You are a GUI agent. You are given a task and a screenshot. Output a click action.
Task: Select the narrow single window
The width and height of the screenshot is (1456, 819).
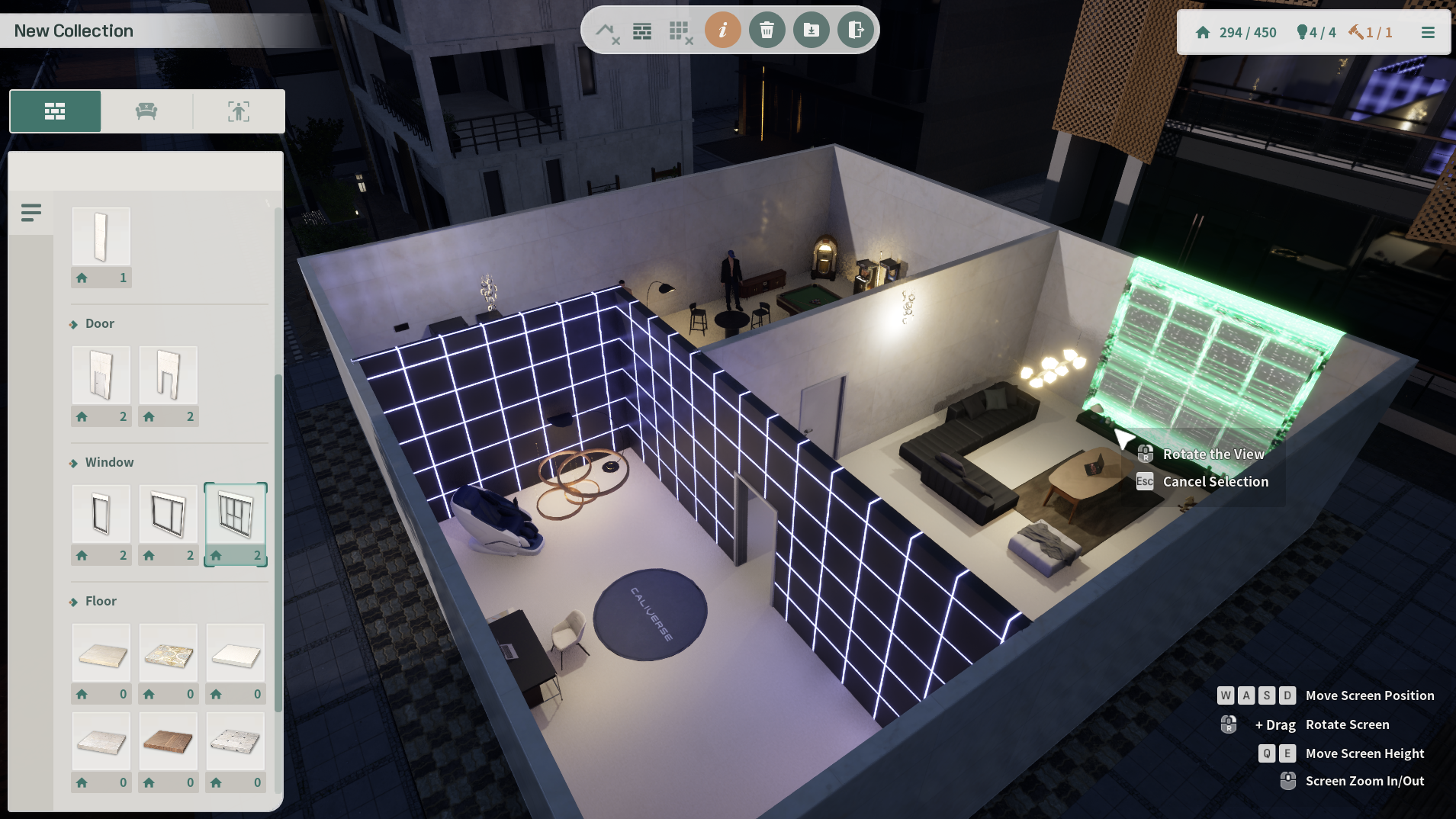101,514
